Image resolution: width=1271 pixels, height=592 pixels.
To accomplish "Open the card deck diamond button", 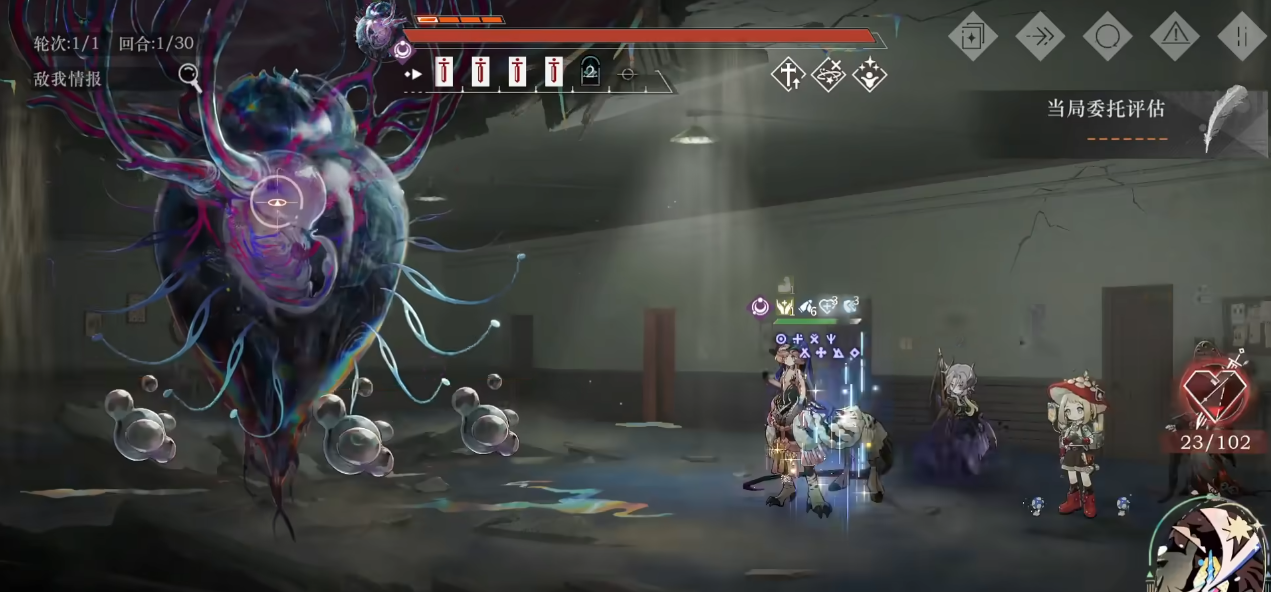I will pos(972,37).
